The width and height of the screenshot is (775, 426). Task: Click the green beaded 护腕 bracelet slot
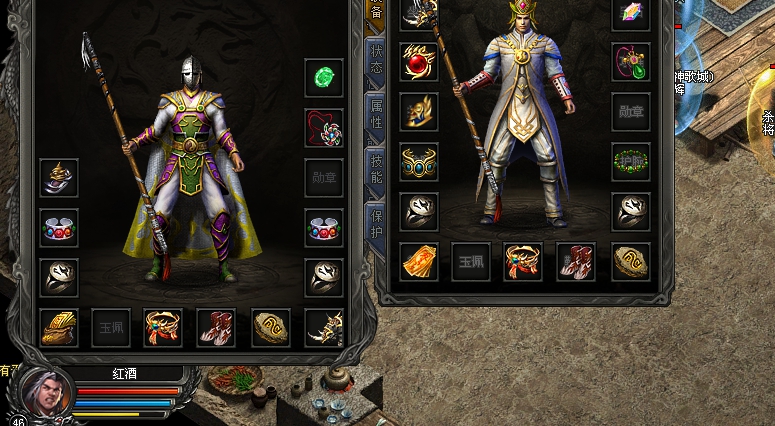coord(631,162)
